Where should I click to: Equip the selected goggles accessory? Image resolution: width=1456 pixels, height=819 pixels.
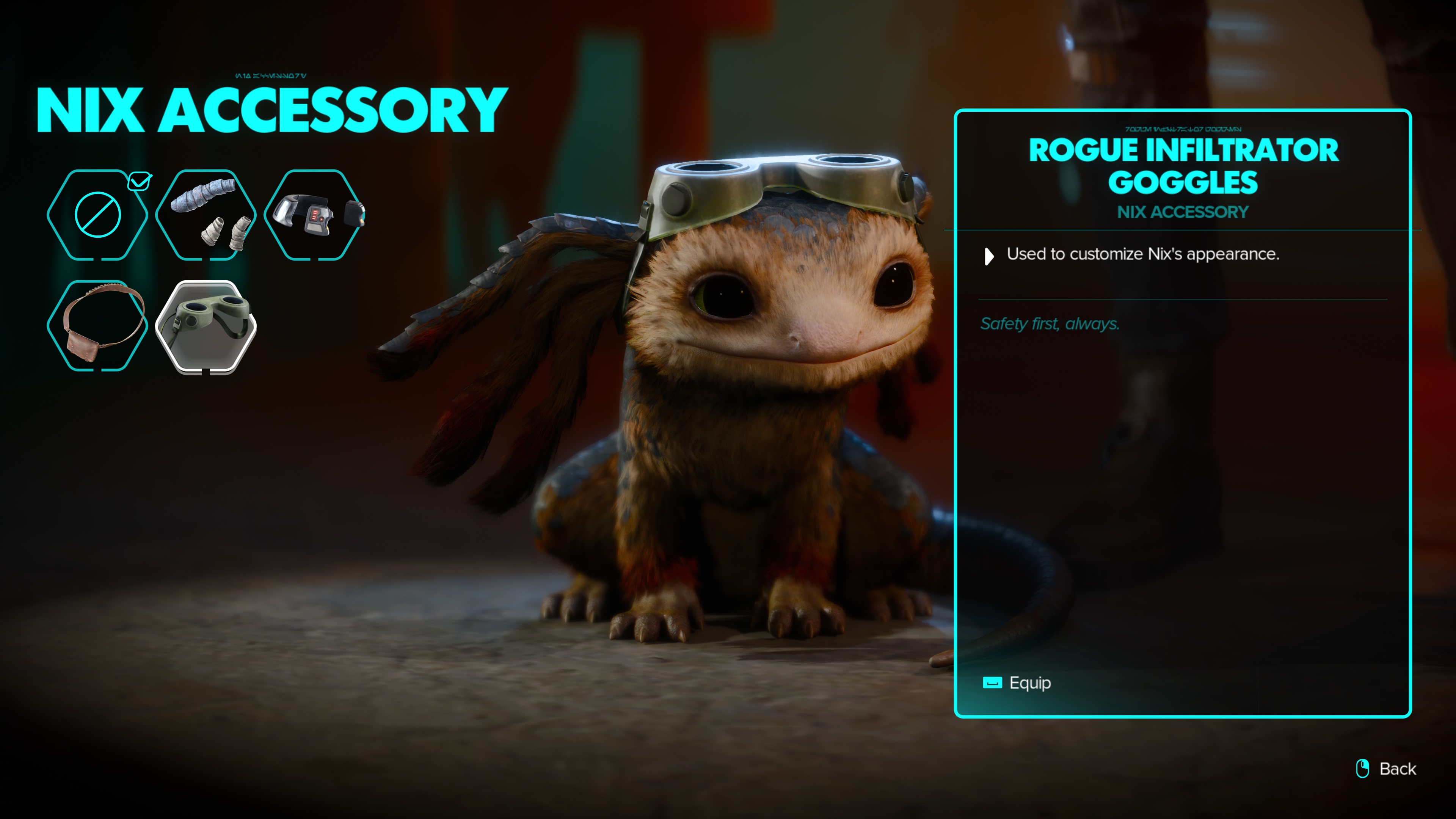click(1017, 683)
